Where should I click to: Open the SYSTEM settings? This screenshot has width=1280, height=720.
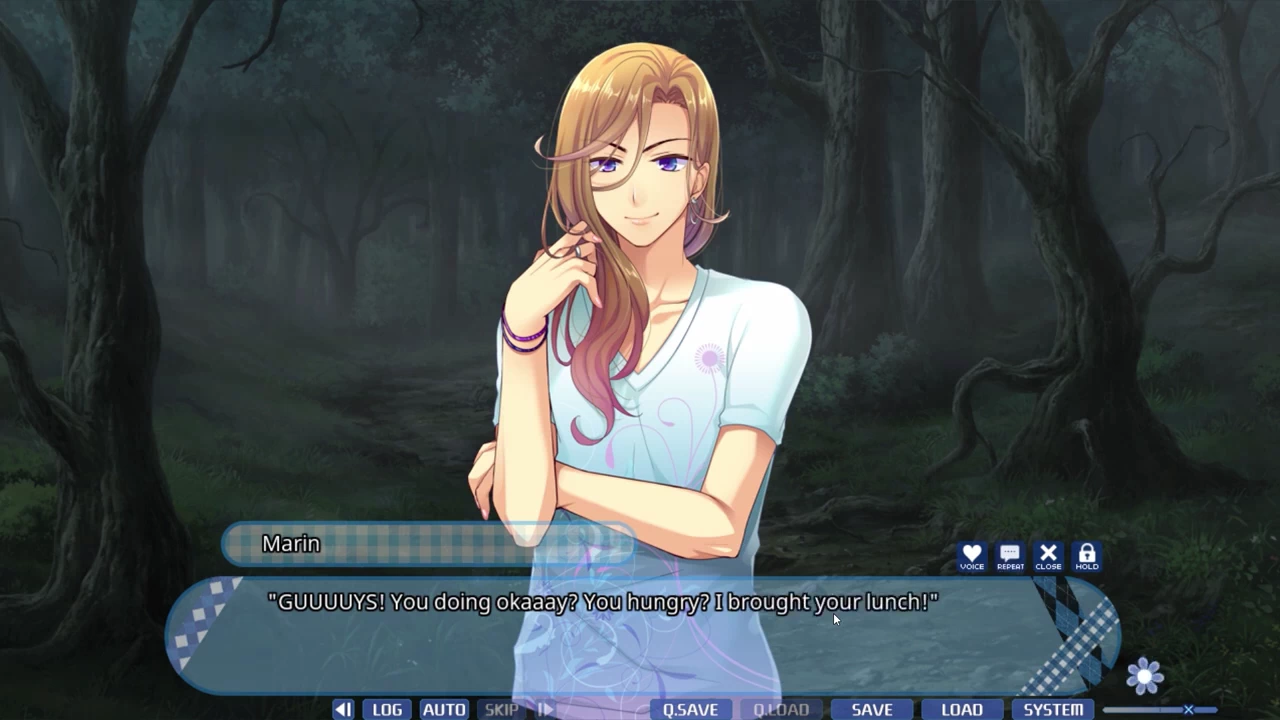[1053, 710]
